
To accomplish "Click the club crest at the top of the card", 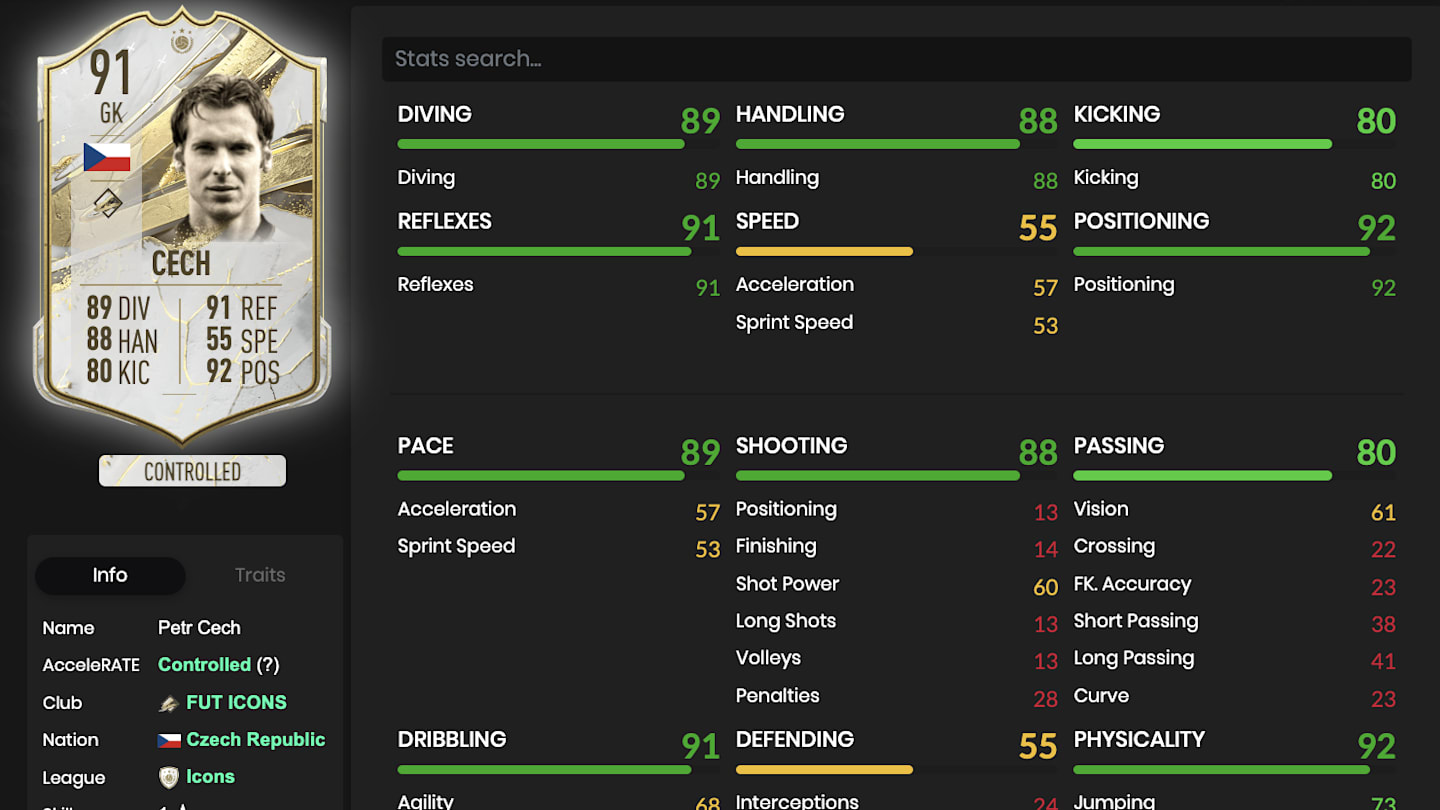I will click(x=180, y=44).
